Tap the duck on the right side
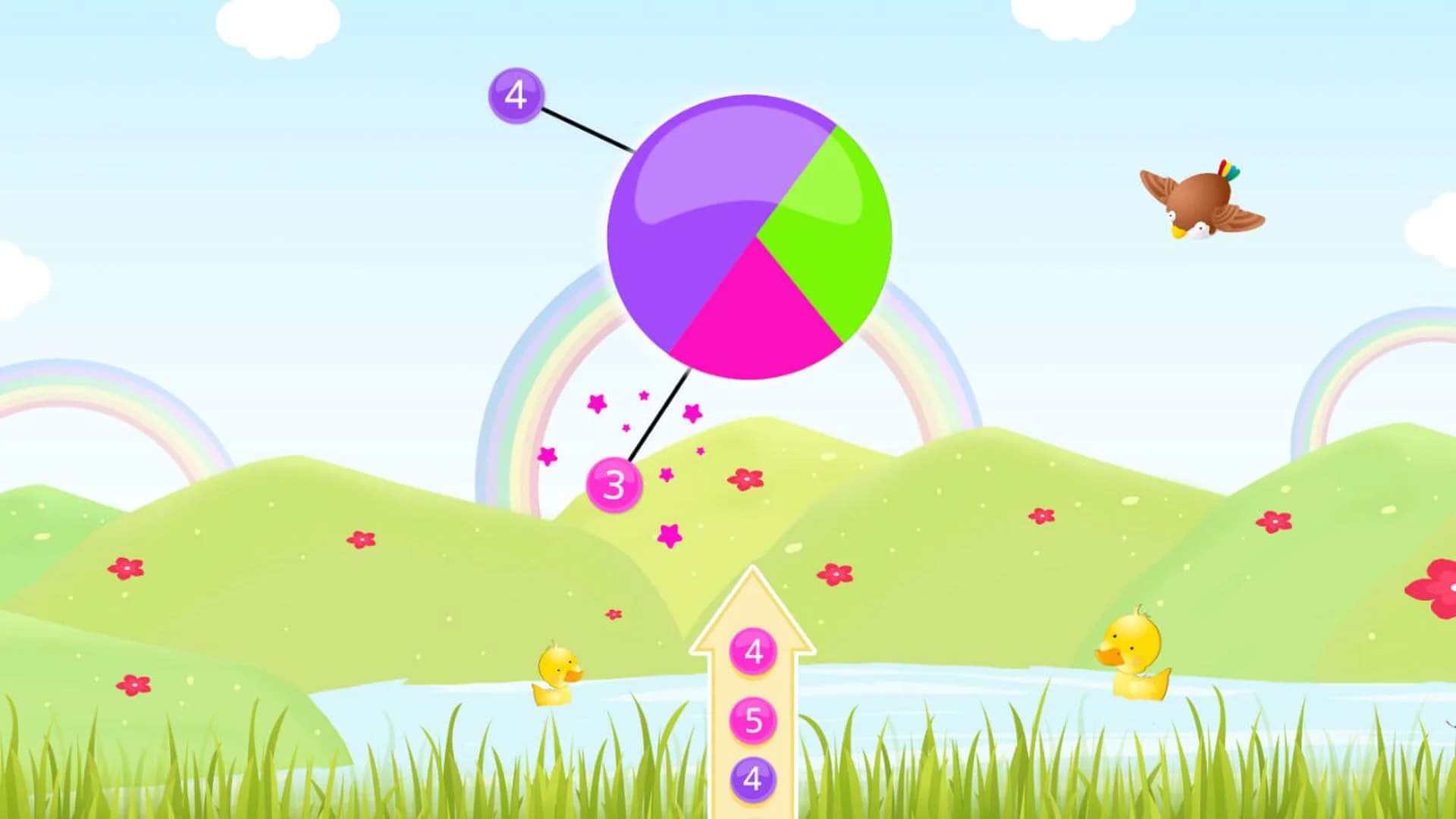This screenshot has height=819, width=1456. tap(1134, 648)
